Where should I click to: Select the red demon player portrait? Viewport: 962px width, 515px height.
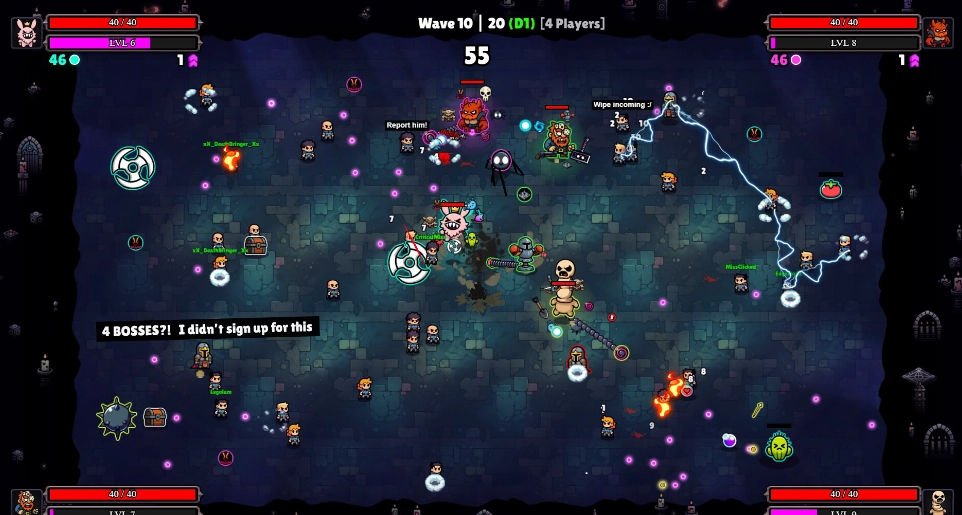point(937,32)
